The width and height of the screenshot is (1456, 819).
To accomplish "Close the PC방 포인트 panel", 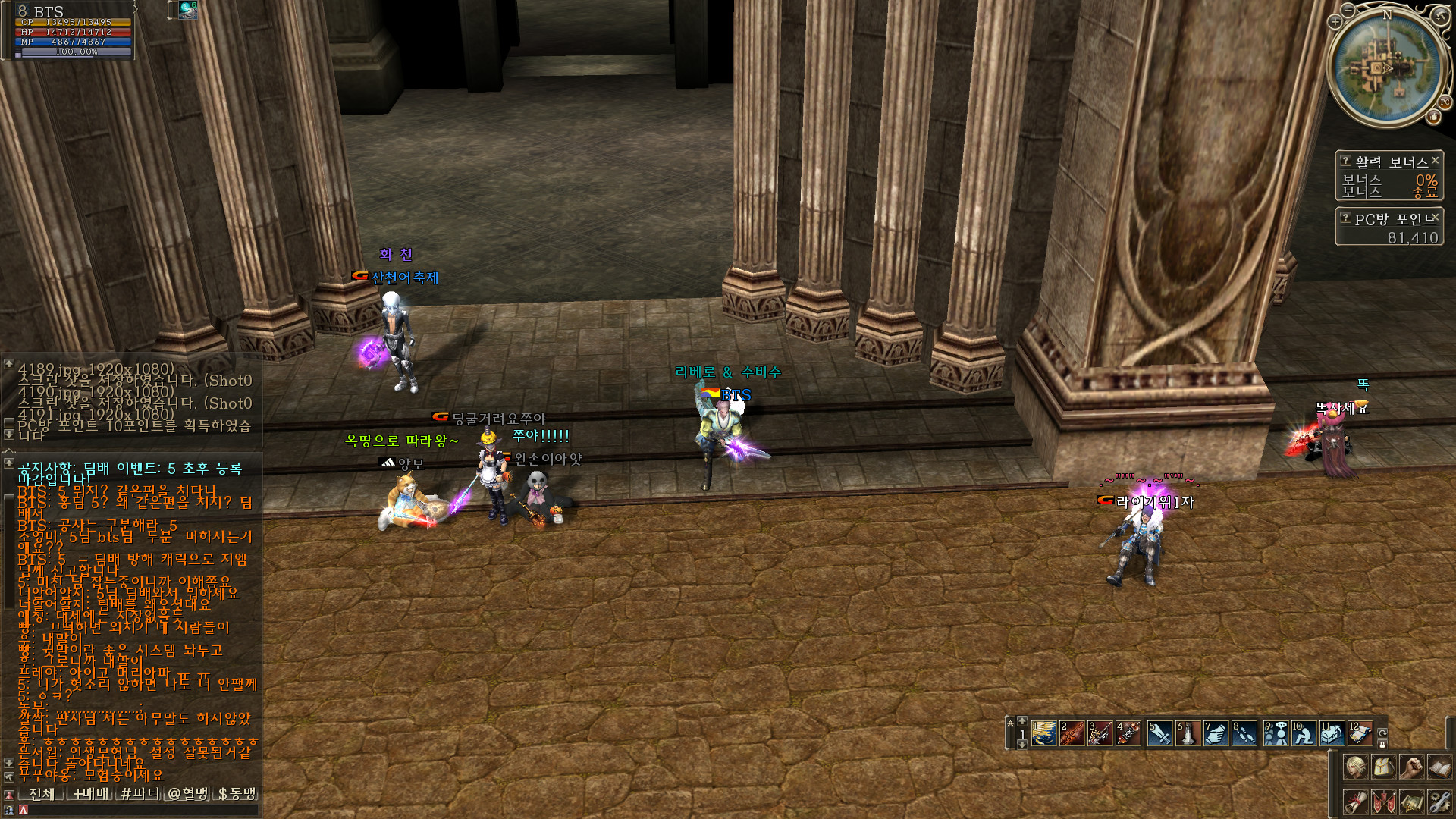I will click(1436, 218).
